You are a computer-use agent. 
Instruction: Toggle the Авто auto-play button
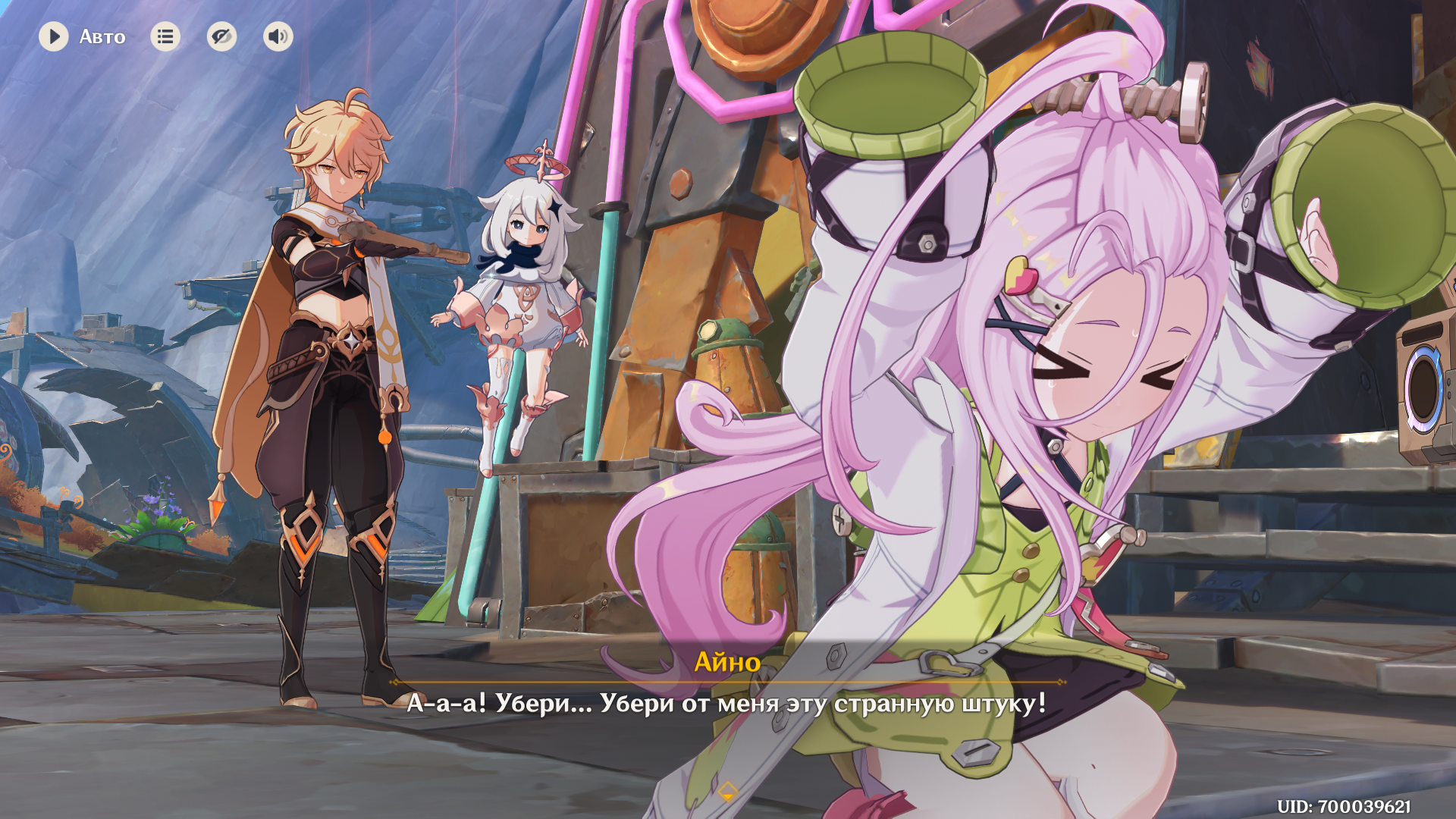point(54,36)
